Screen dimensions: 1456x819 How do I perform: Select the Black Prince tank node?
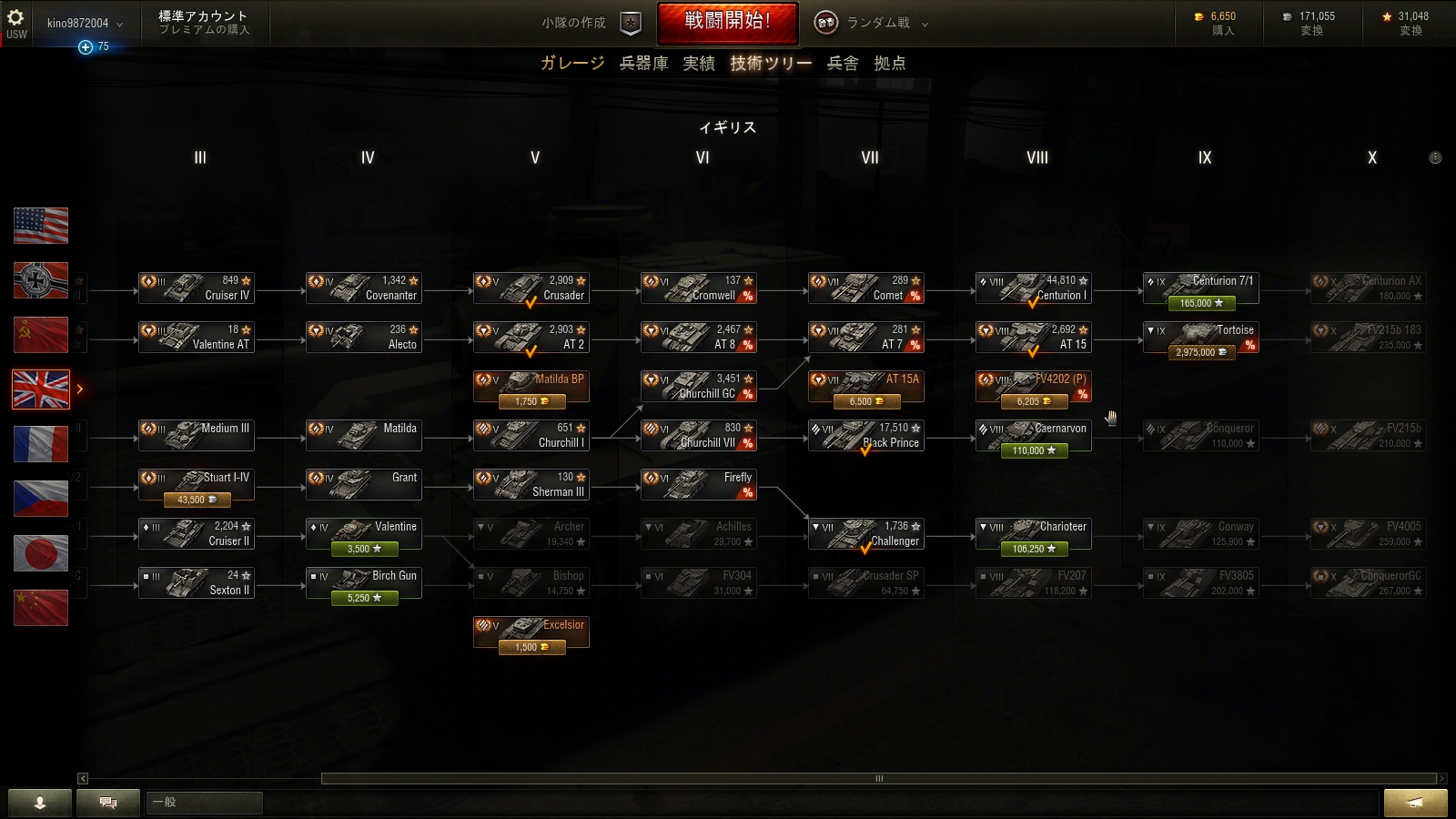coord(866,435)
